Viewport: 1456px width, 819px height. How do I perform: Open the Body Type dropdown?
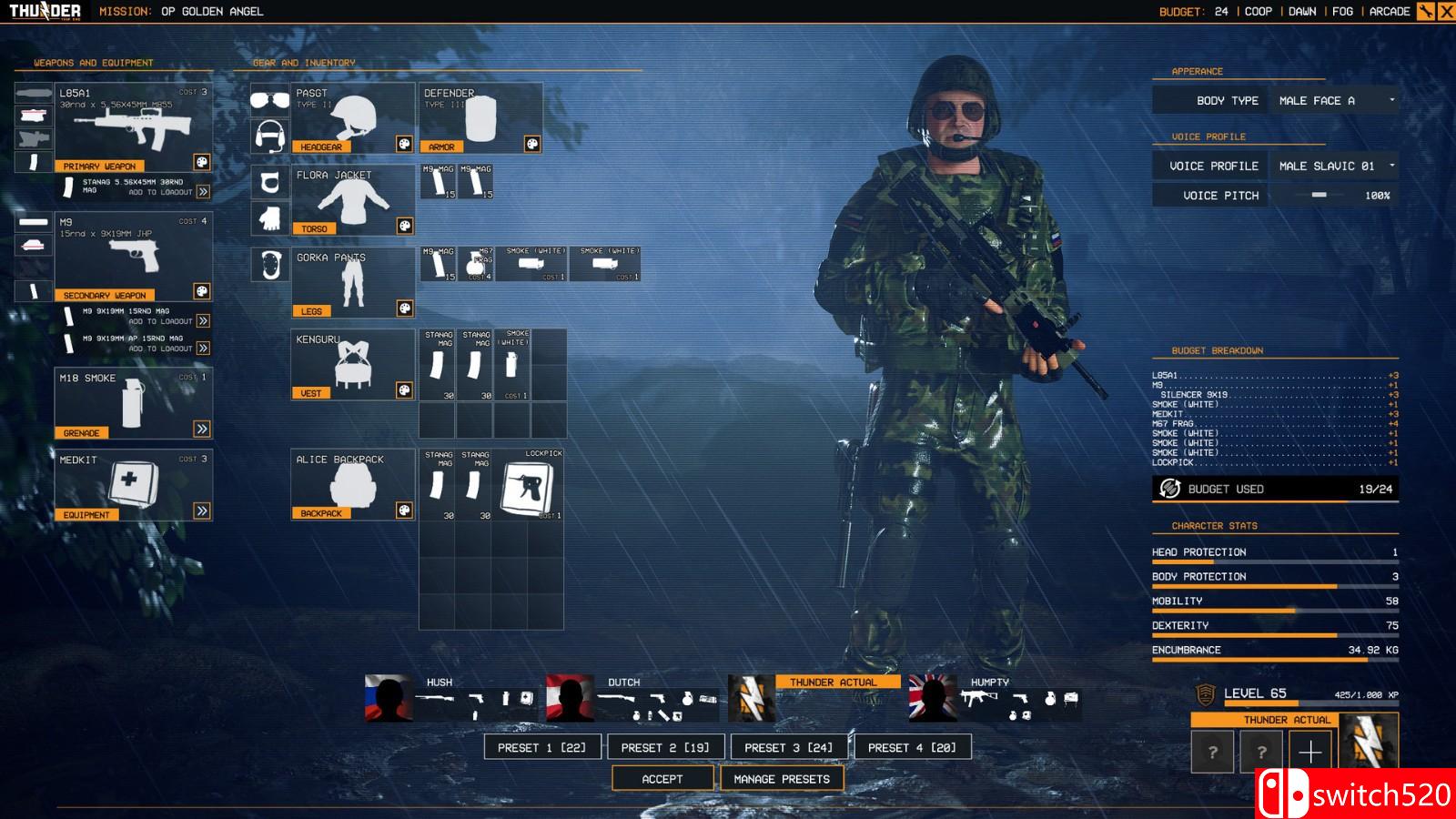(x=1334, y=100)
